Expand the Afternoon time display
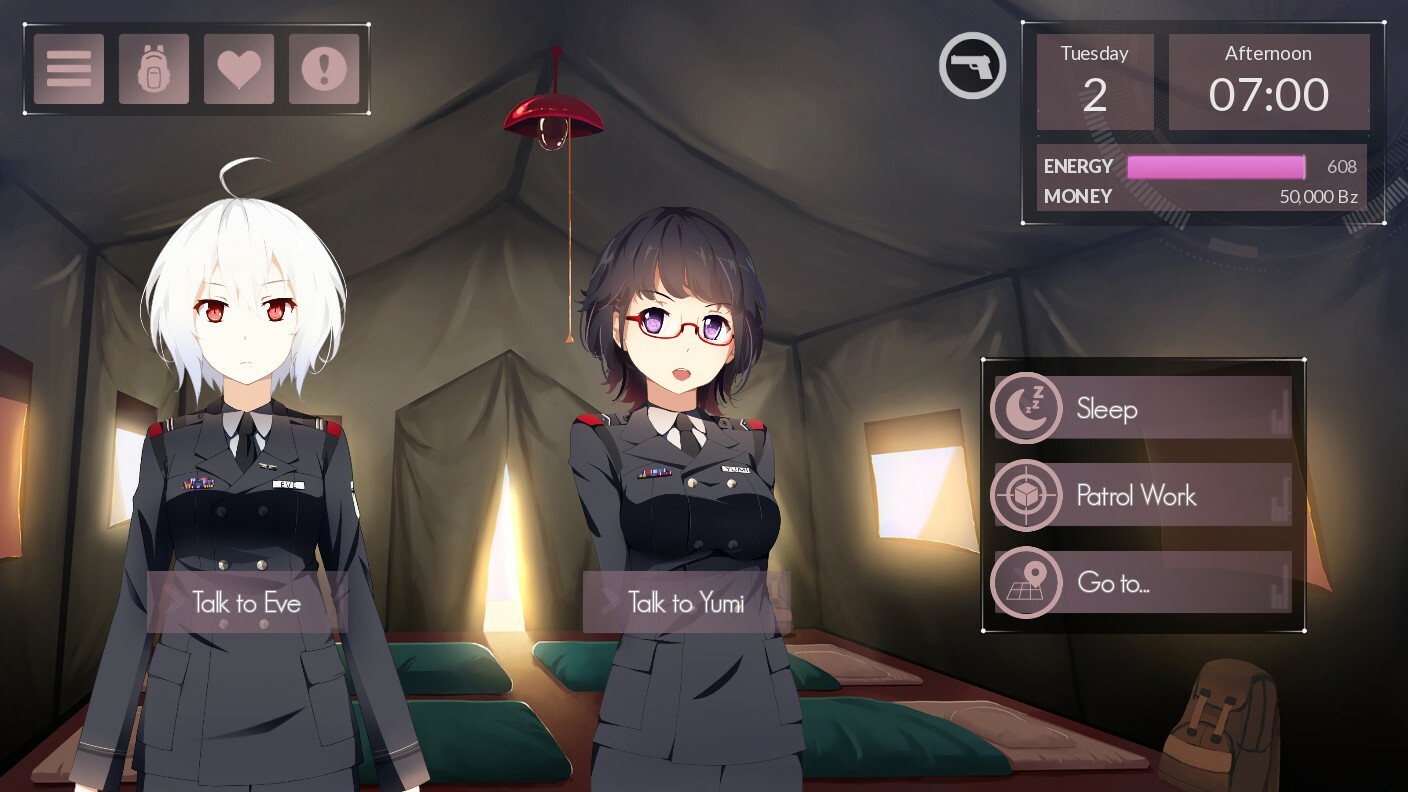This screenshot has width=1408, height=792. click(x=1269, y=80)
